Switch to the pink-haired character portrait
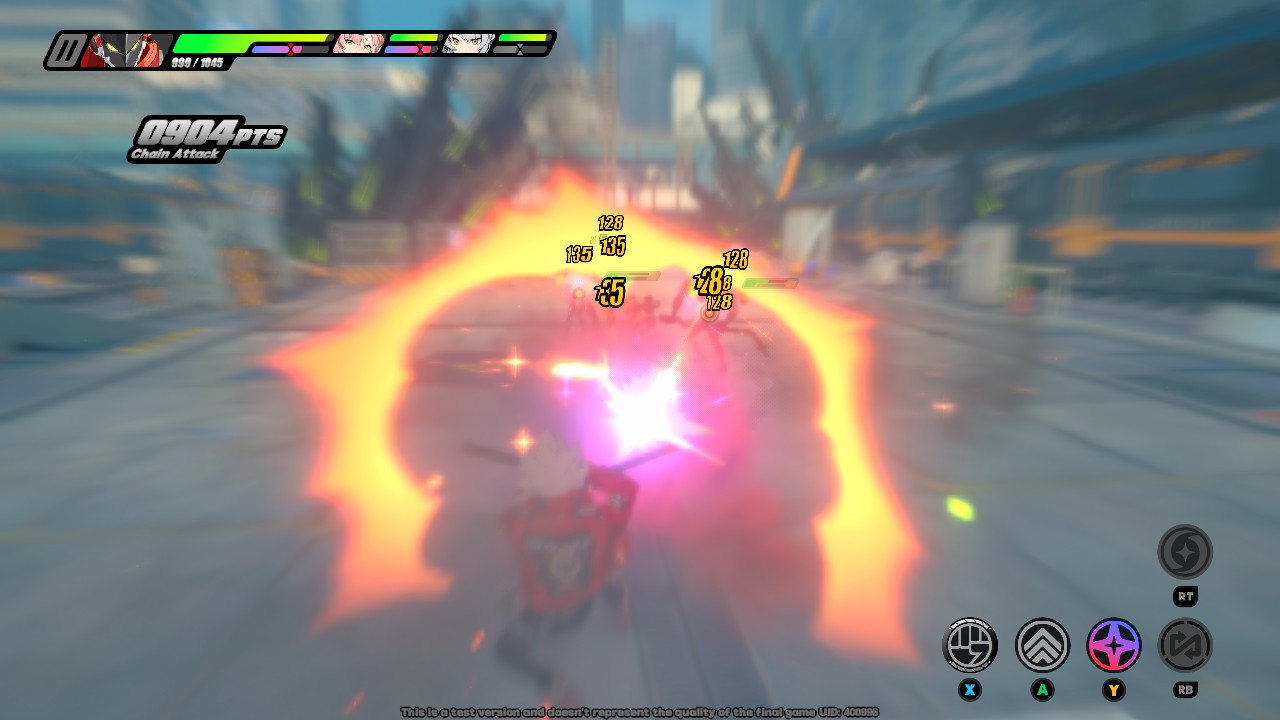Viewport: 1280px width, 720px height. coord(357,44)
